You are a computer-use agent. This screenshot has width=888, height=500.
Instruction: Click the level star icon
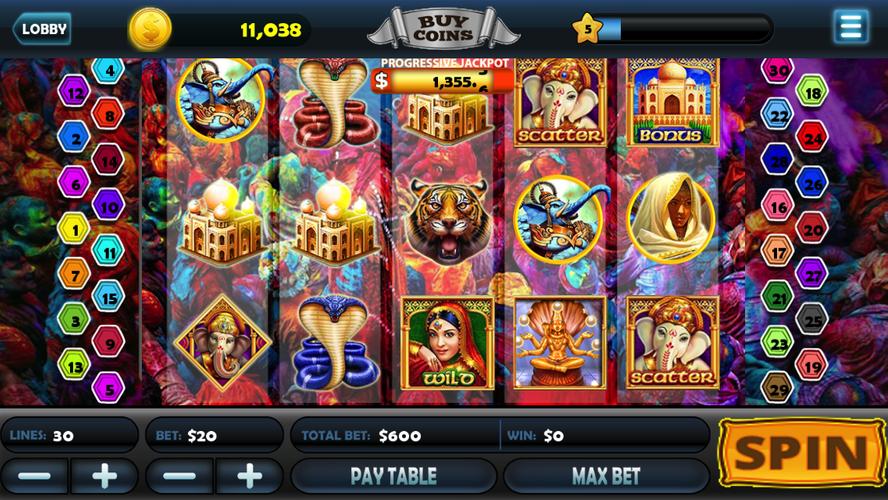[586, 28]
